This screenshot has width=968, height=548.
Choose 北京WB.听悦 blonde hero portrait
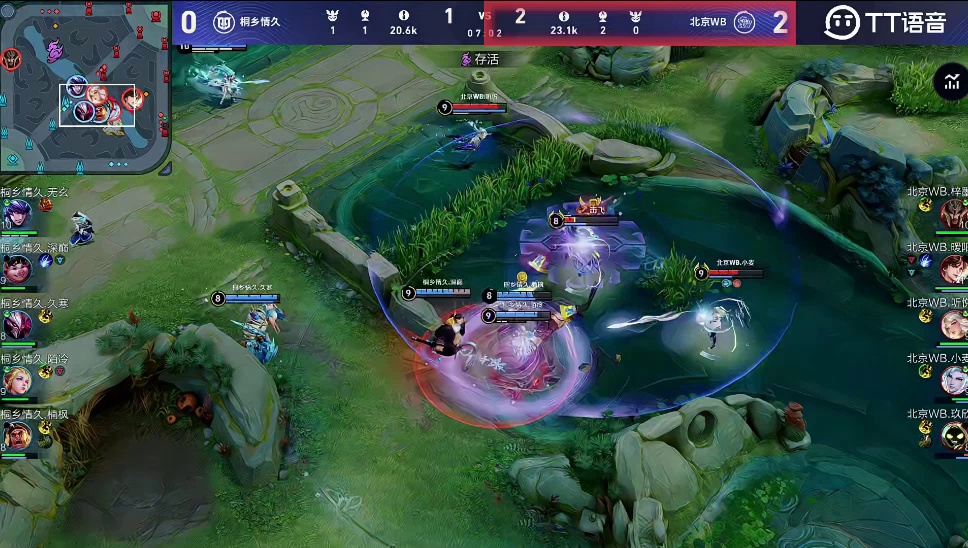point(953,324)
